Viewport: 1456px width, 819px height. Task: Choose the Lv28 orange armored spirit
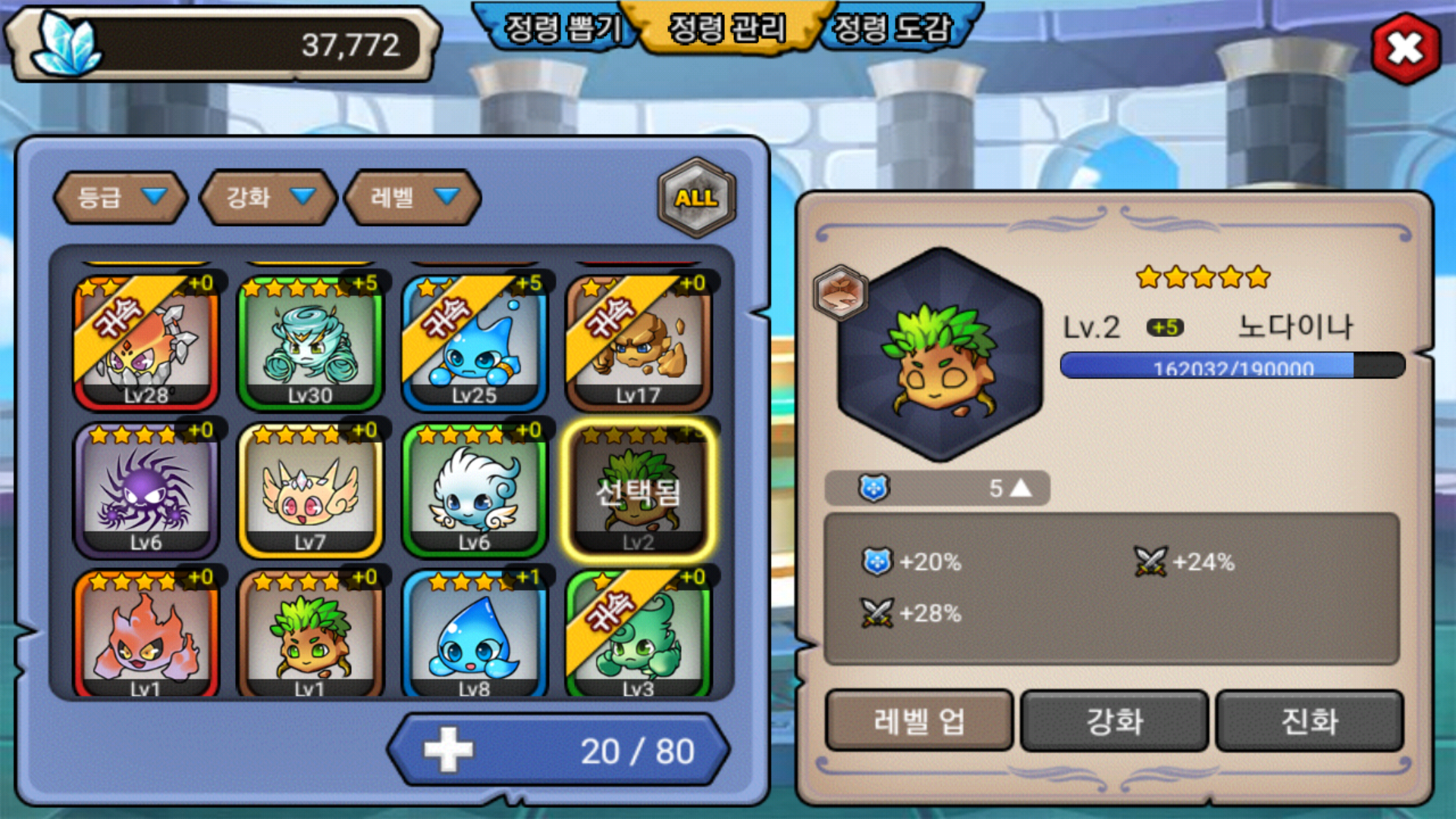[x=146, y=343]
